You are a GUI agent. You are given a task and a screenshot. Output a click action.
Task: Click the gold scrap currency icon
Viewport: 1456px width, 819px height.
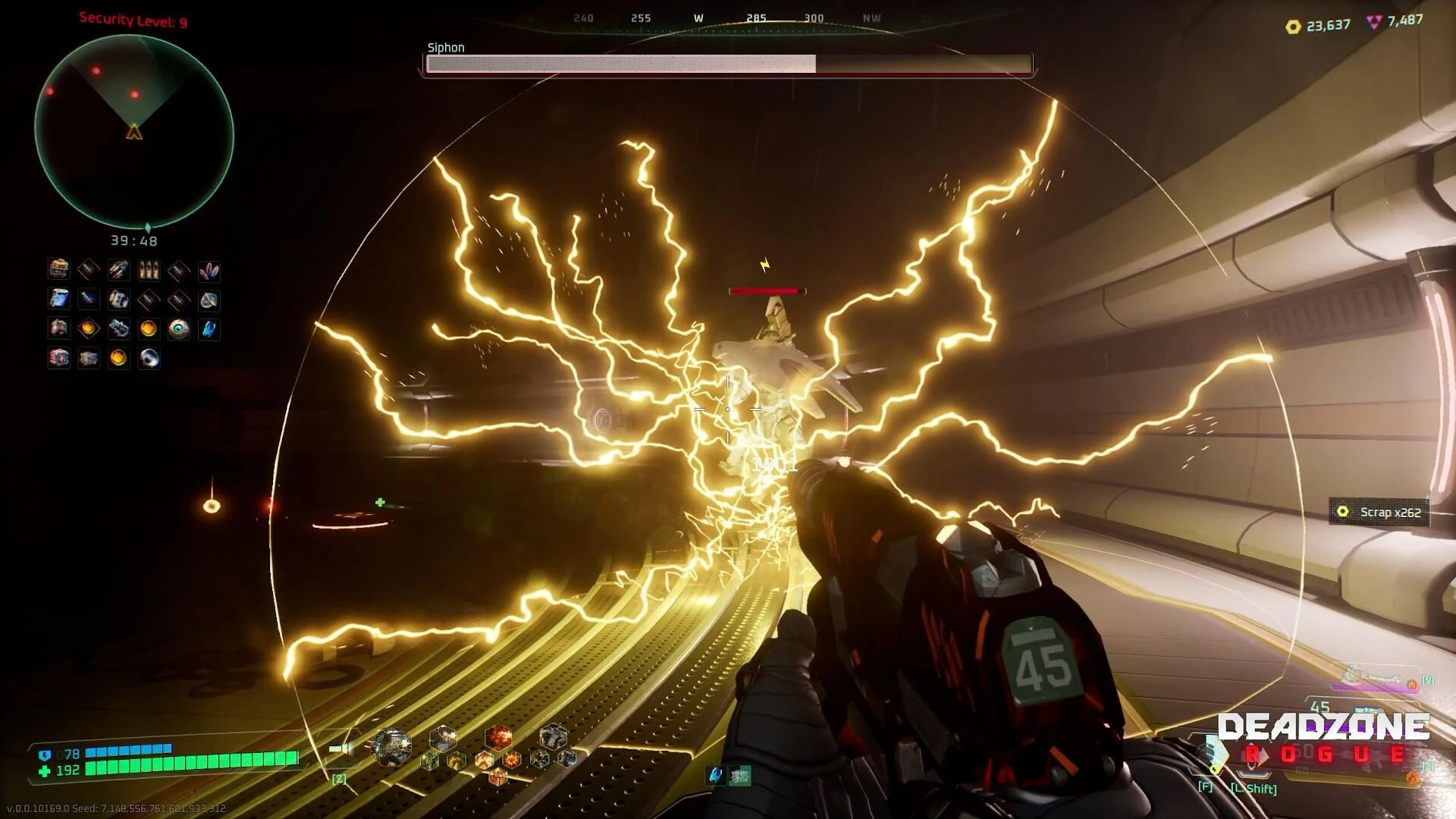[1293, 27]
